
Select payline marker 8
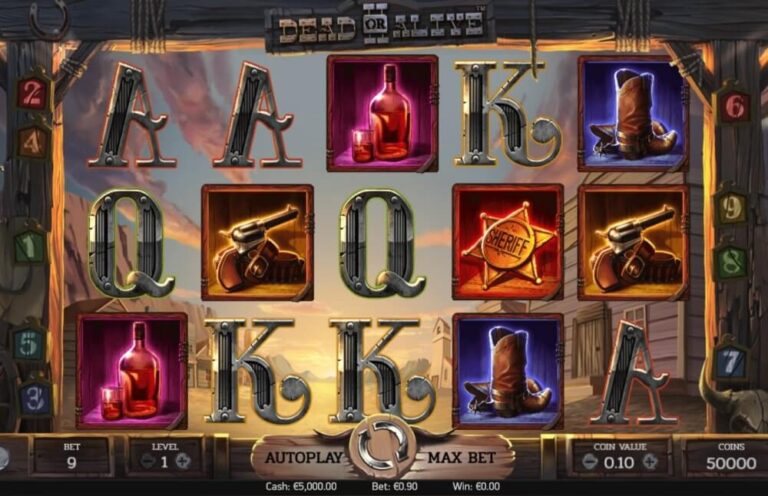click(731, 260)
